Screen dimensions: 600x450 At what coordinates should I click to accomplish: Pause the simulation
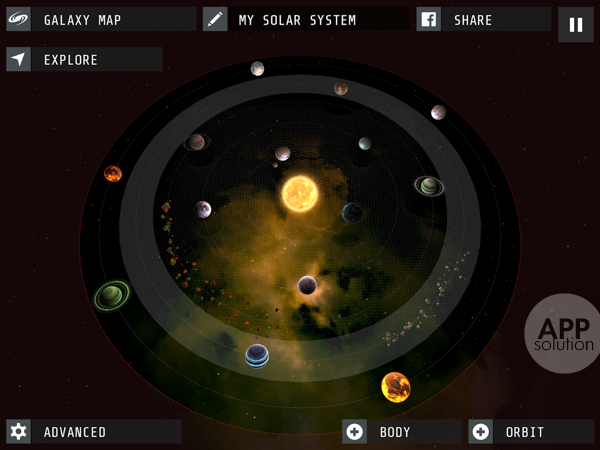click(576, 25)
